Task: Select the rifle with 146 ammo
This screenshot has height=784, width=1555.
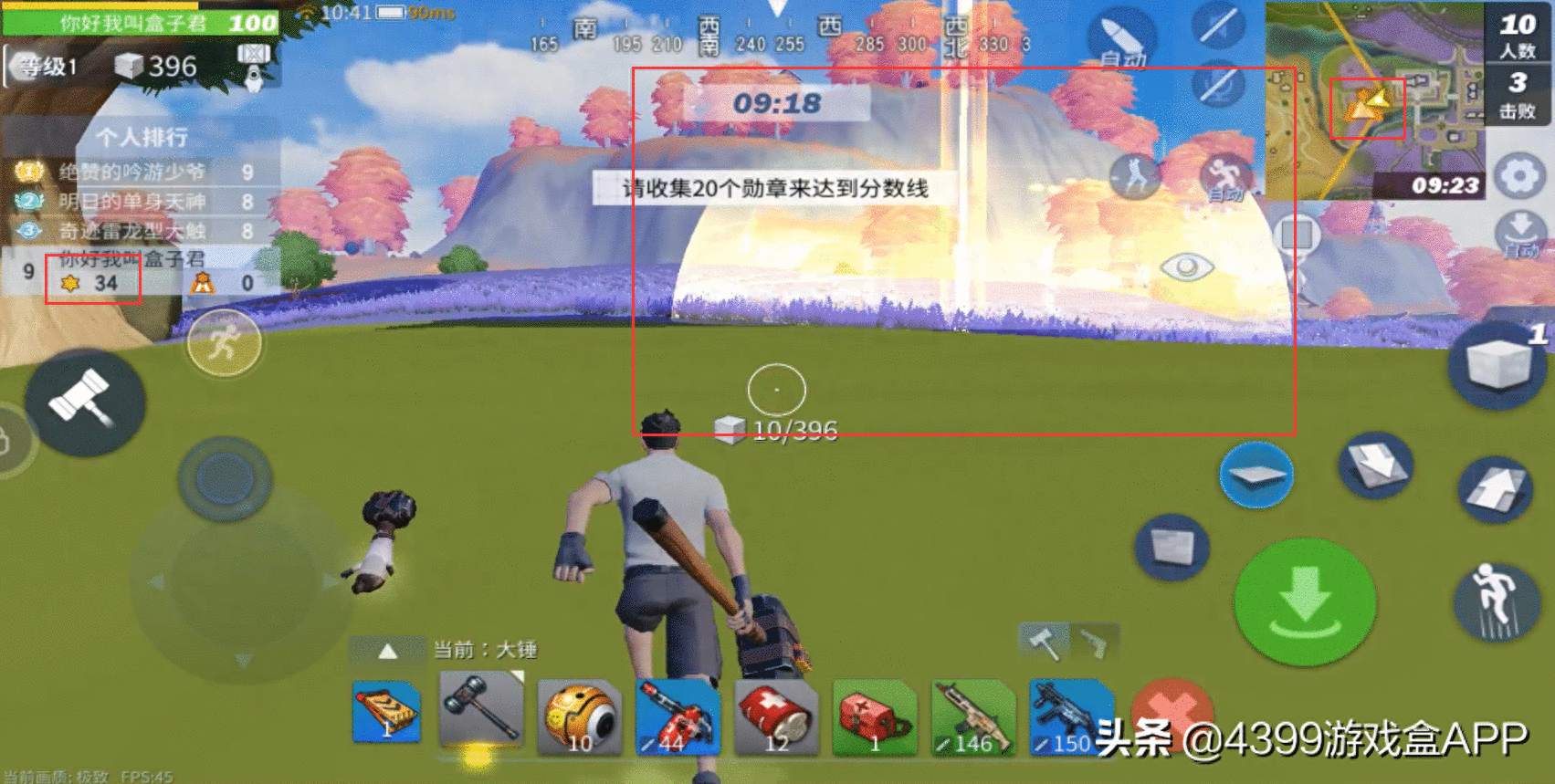Action: point(972,716)
